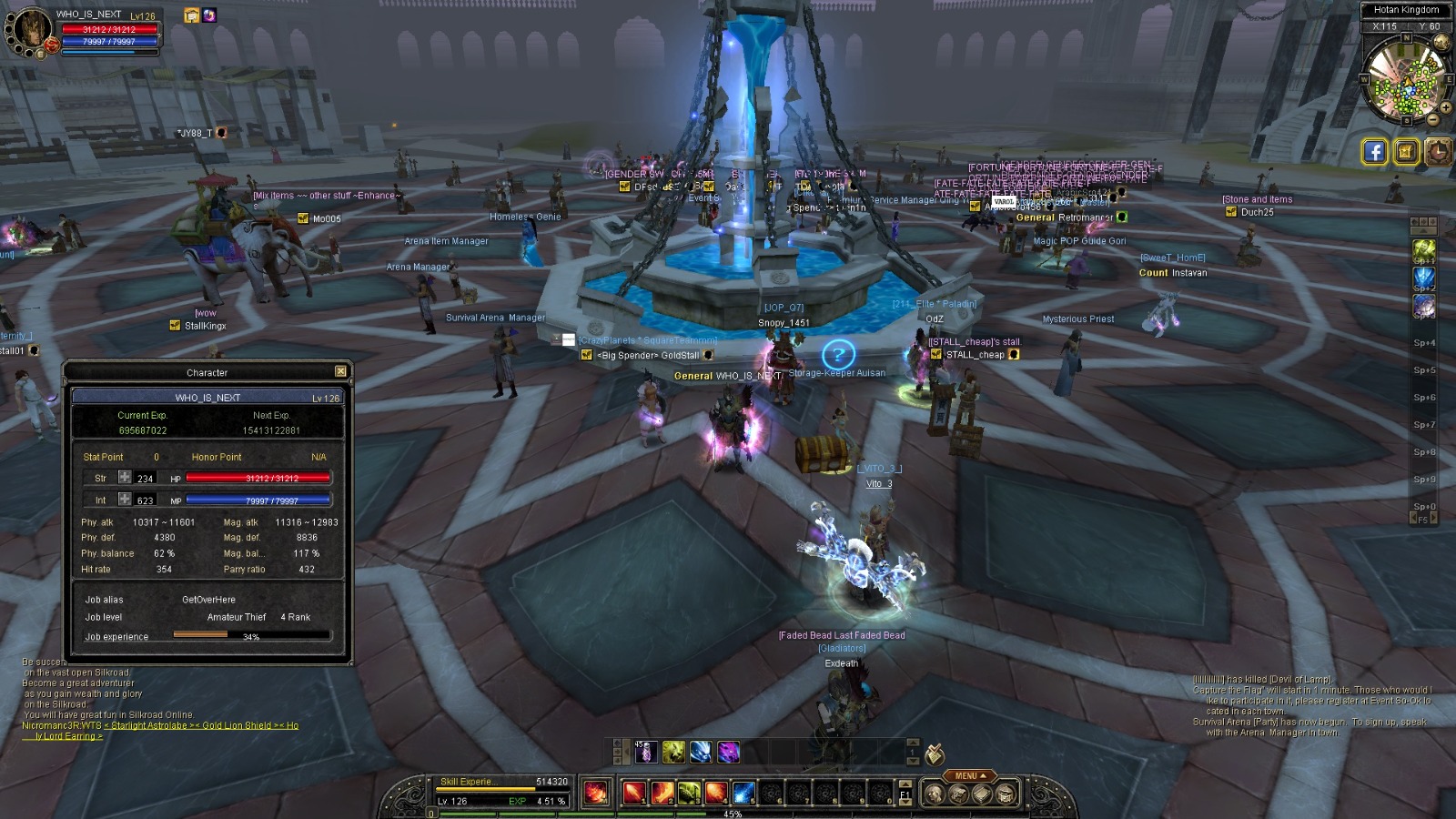Activate the green skill in slot 3
This screenshot has width=1456, height=819.
(689, 794)
